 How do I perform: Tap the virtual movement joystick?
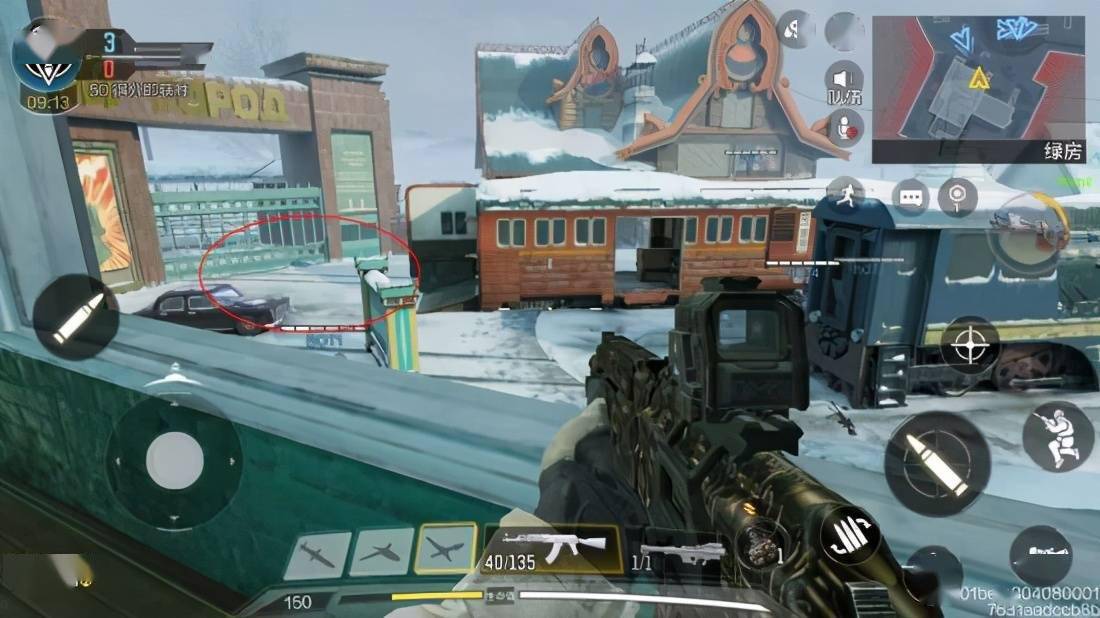174,460
